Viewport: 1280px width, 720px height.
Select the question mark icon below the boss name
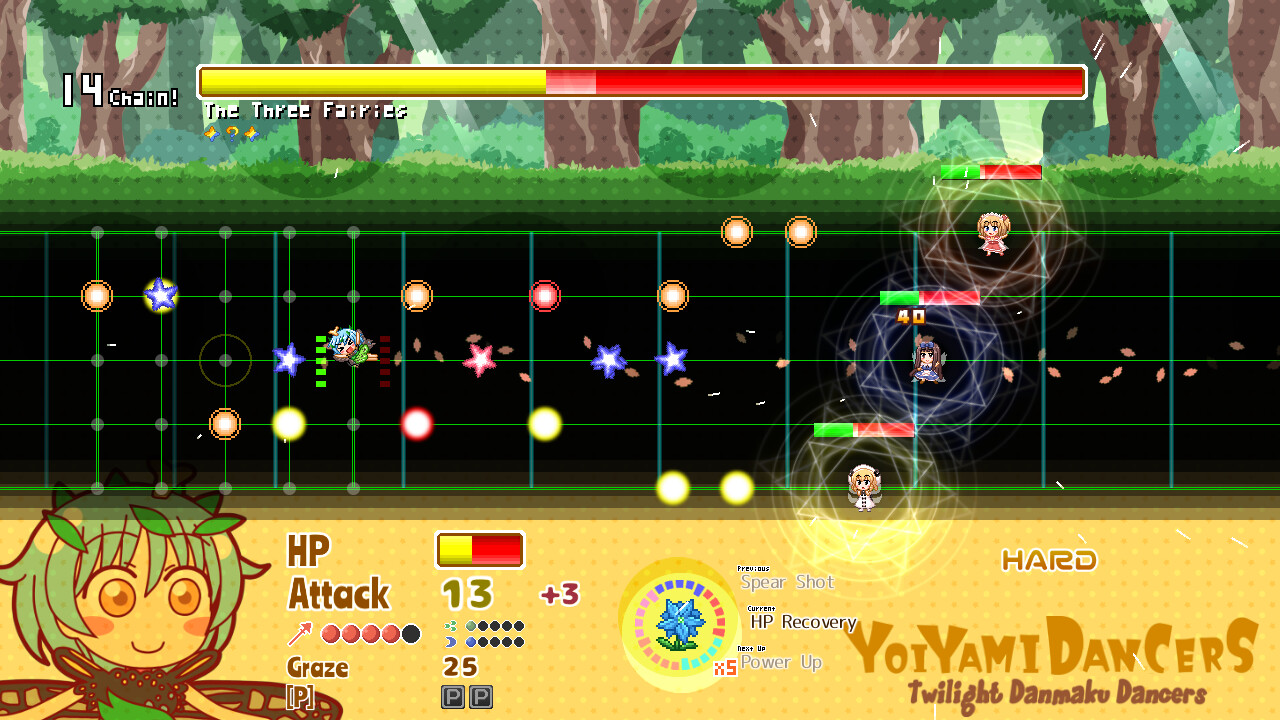coord(231,134)
